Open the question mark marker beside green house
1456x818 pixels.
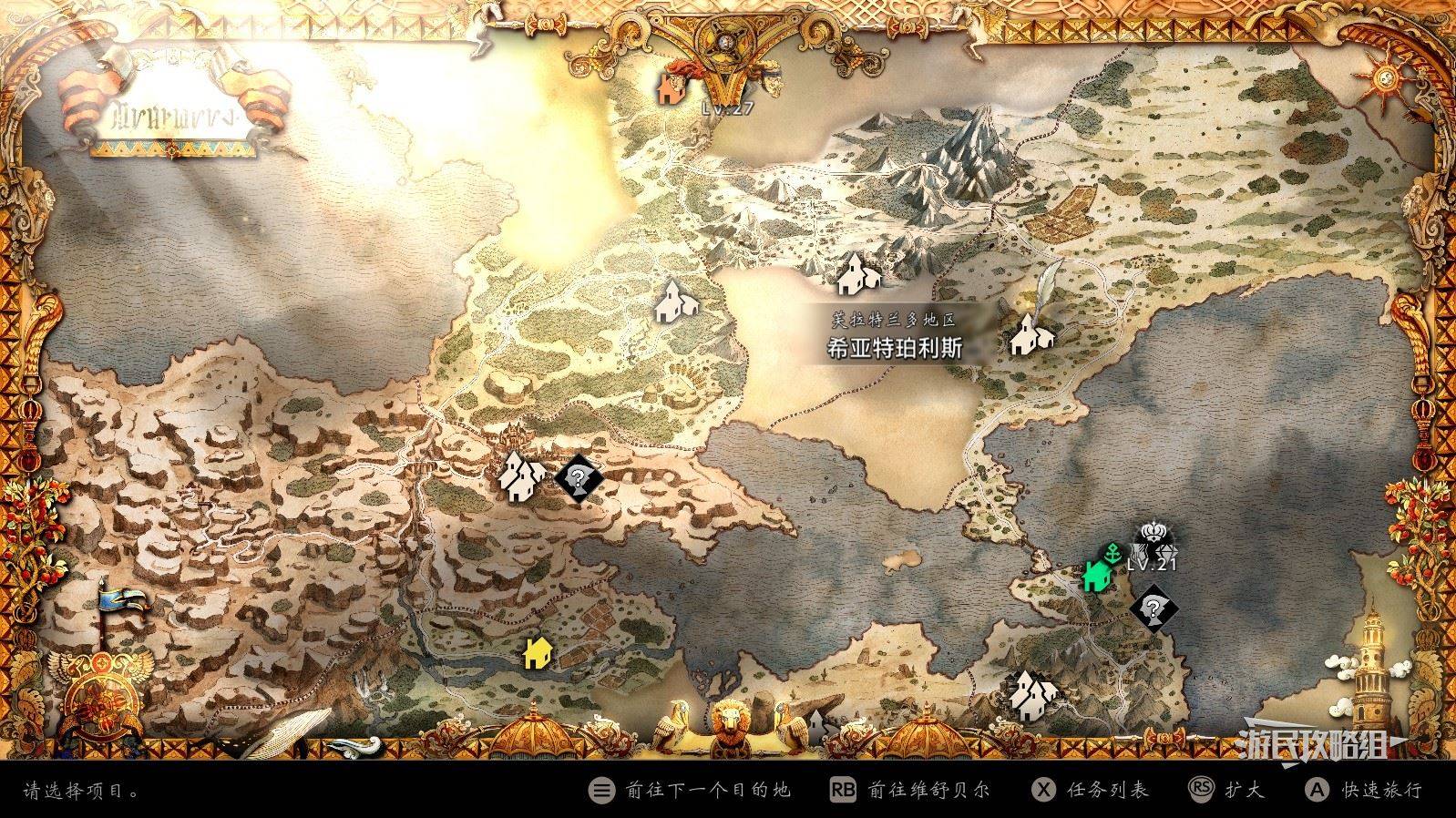tap(1154, 608)
